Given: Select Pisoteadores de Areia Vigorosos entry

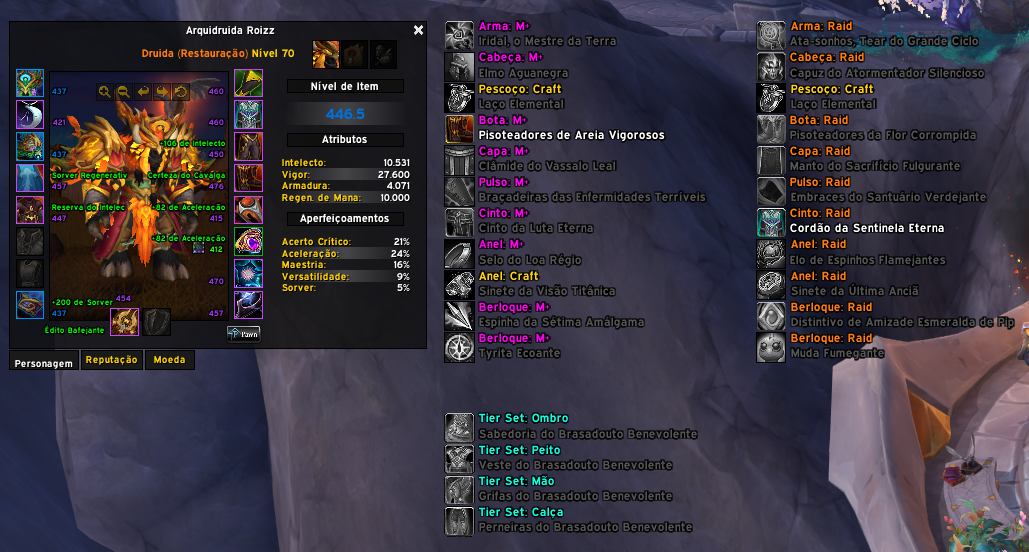Looking at the screenshot, I should click(571, 135).
